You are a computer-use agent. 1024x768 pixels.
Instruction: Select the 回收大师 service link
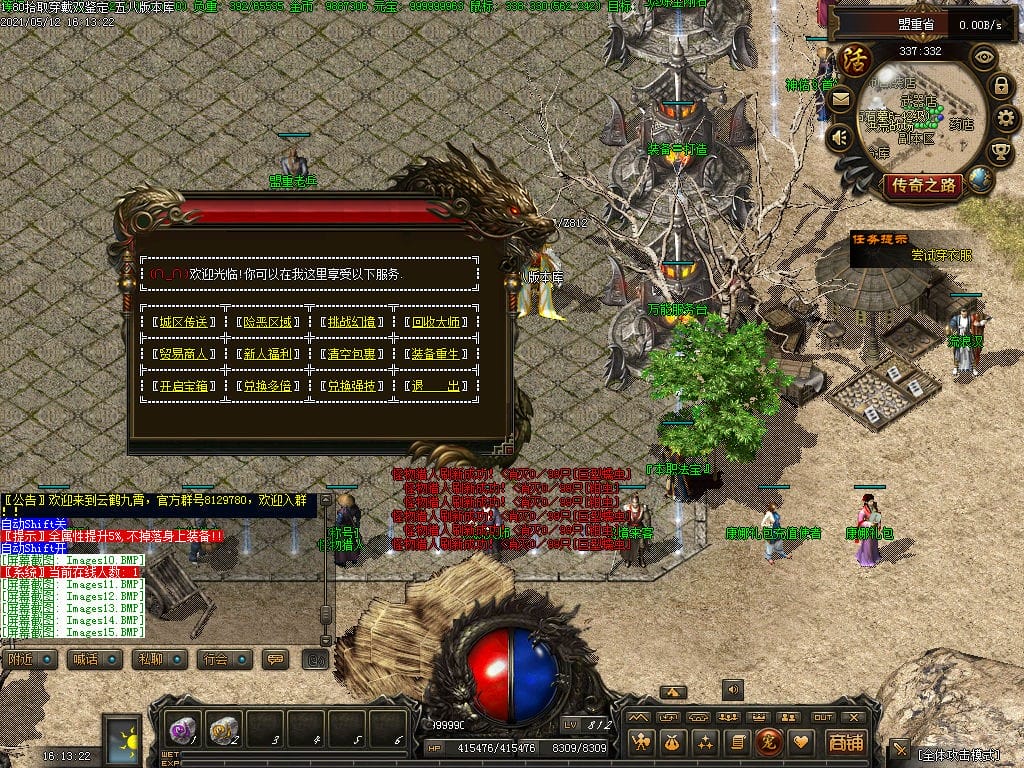439,322
